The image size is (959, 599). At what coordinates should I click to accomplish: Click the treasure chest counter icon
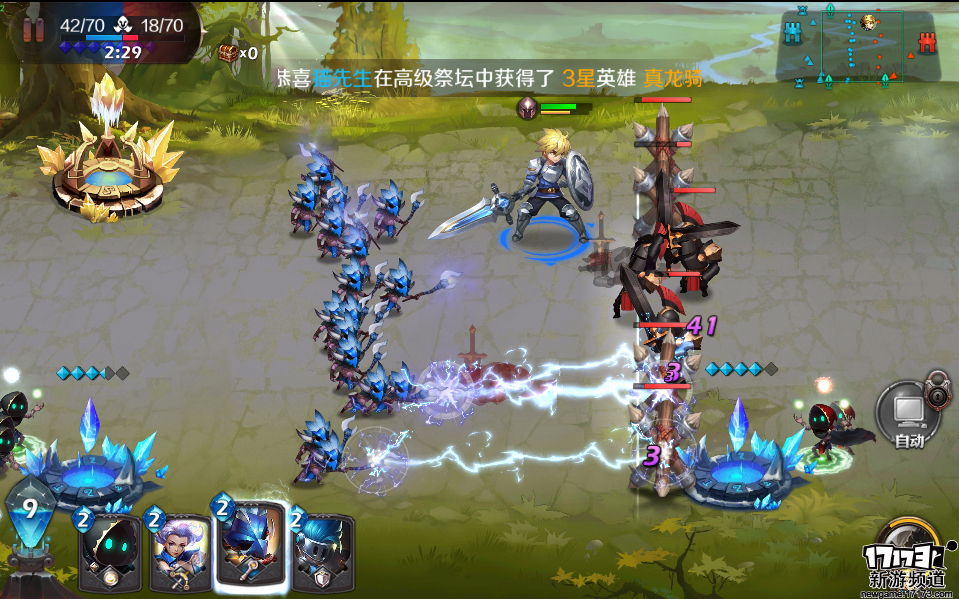230,53
